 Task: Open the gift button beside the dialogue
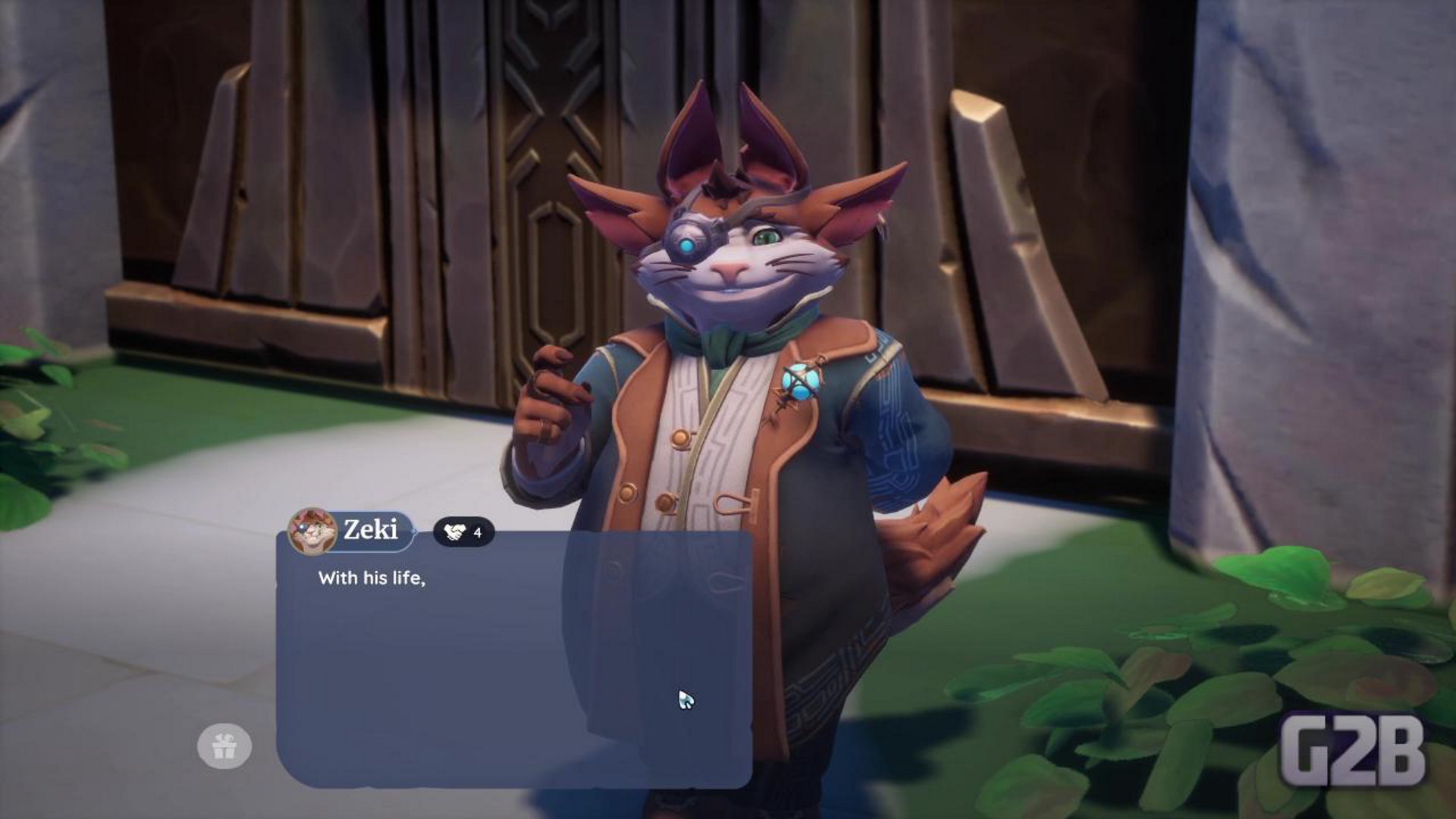pos(224,746)
